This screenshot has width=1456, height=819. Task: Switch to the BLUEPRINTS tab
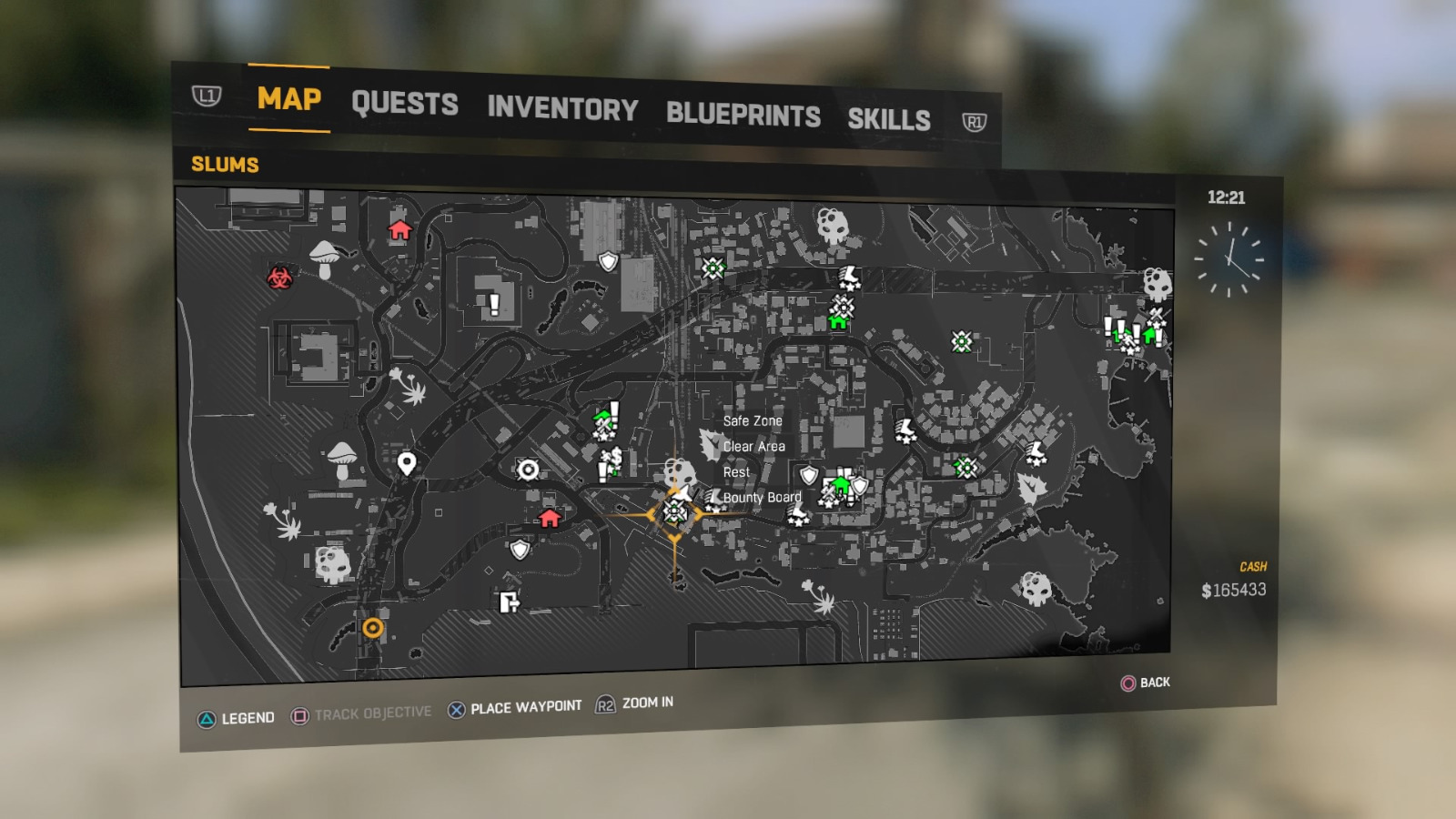(743, 115)
